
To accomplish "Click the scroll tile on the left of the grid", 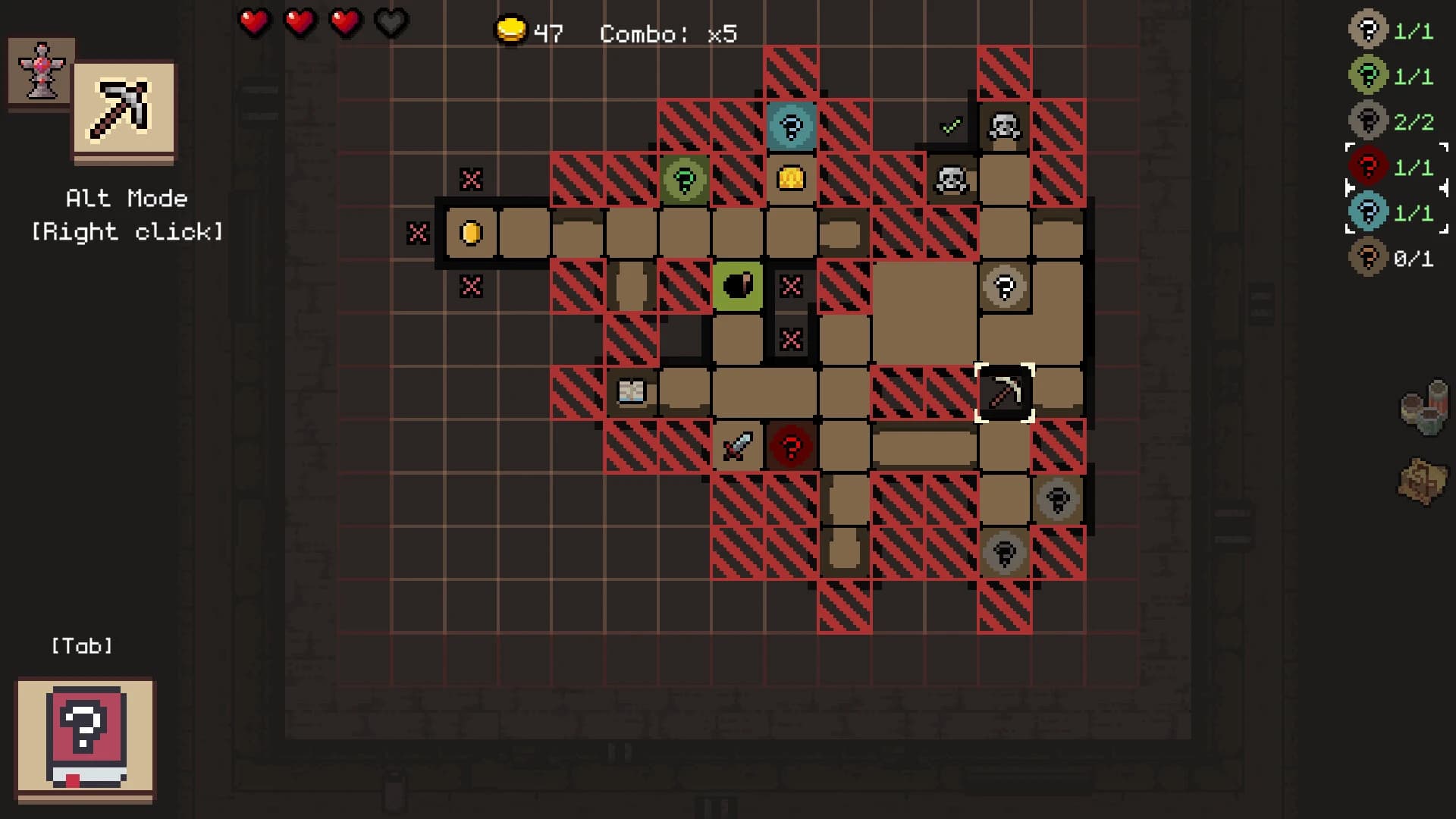I will [631, 392].
